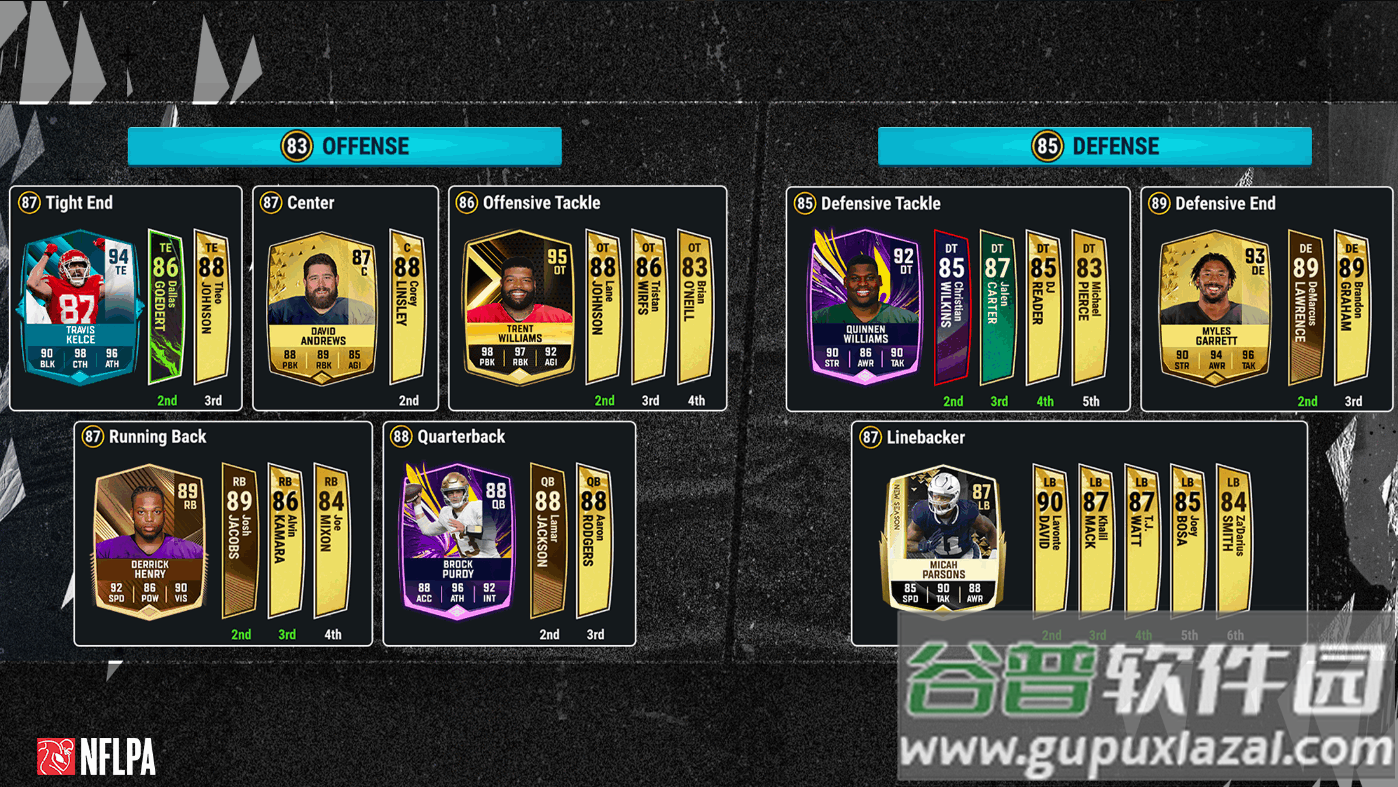Open the Defense team header
Viewport: 1398px width, 787px height.
pos(1095,146)
